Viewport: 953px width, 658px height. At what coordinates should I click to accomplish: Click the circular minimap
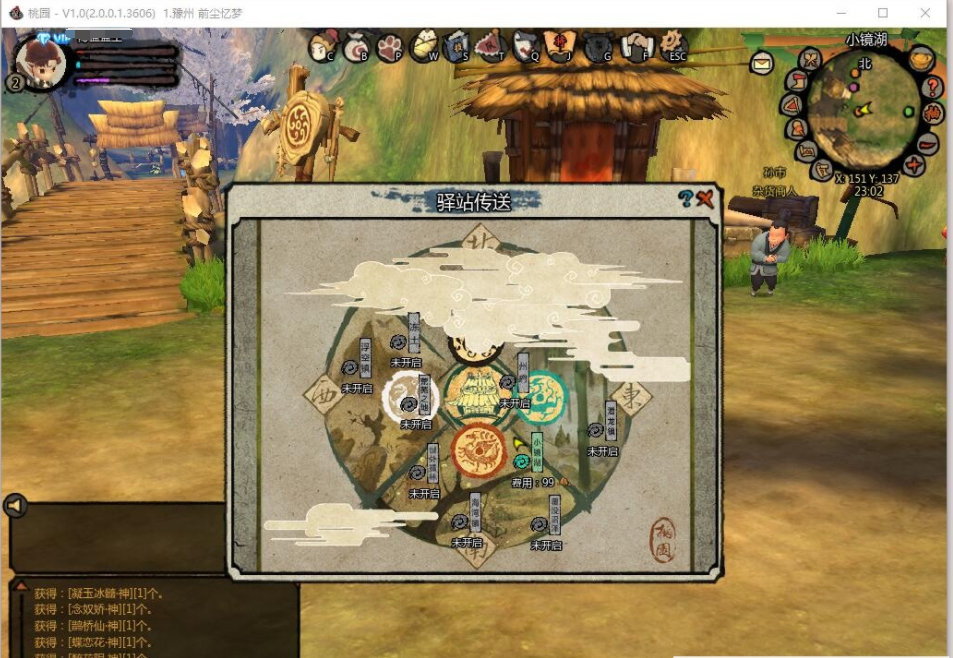pyautogui.click(x=860, y=110)
